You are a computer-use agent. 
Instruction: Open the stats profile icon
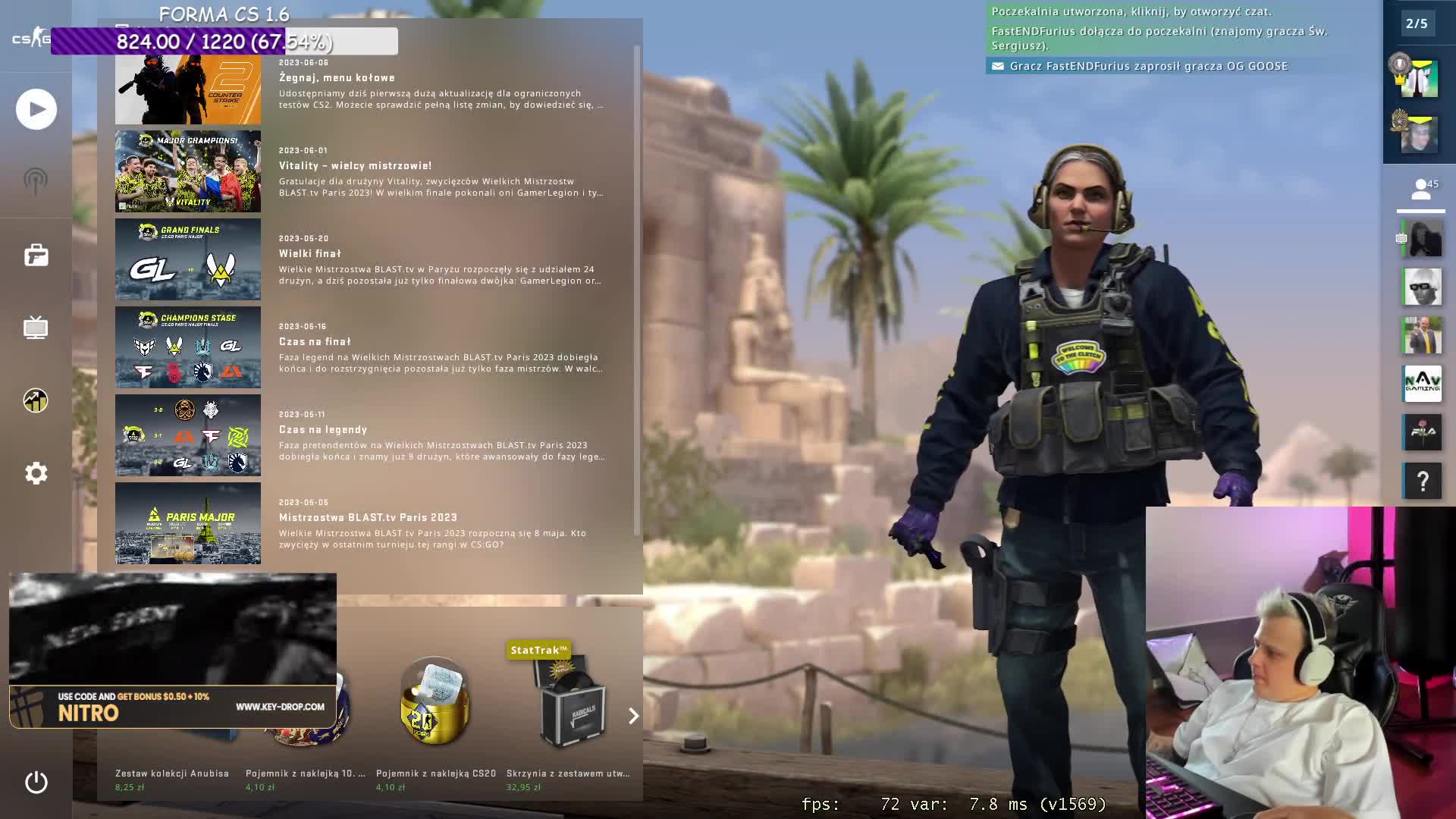click(36, 400)
